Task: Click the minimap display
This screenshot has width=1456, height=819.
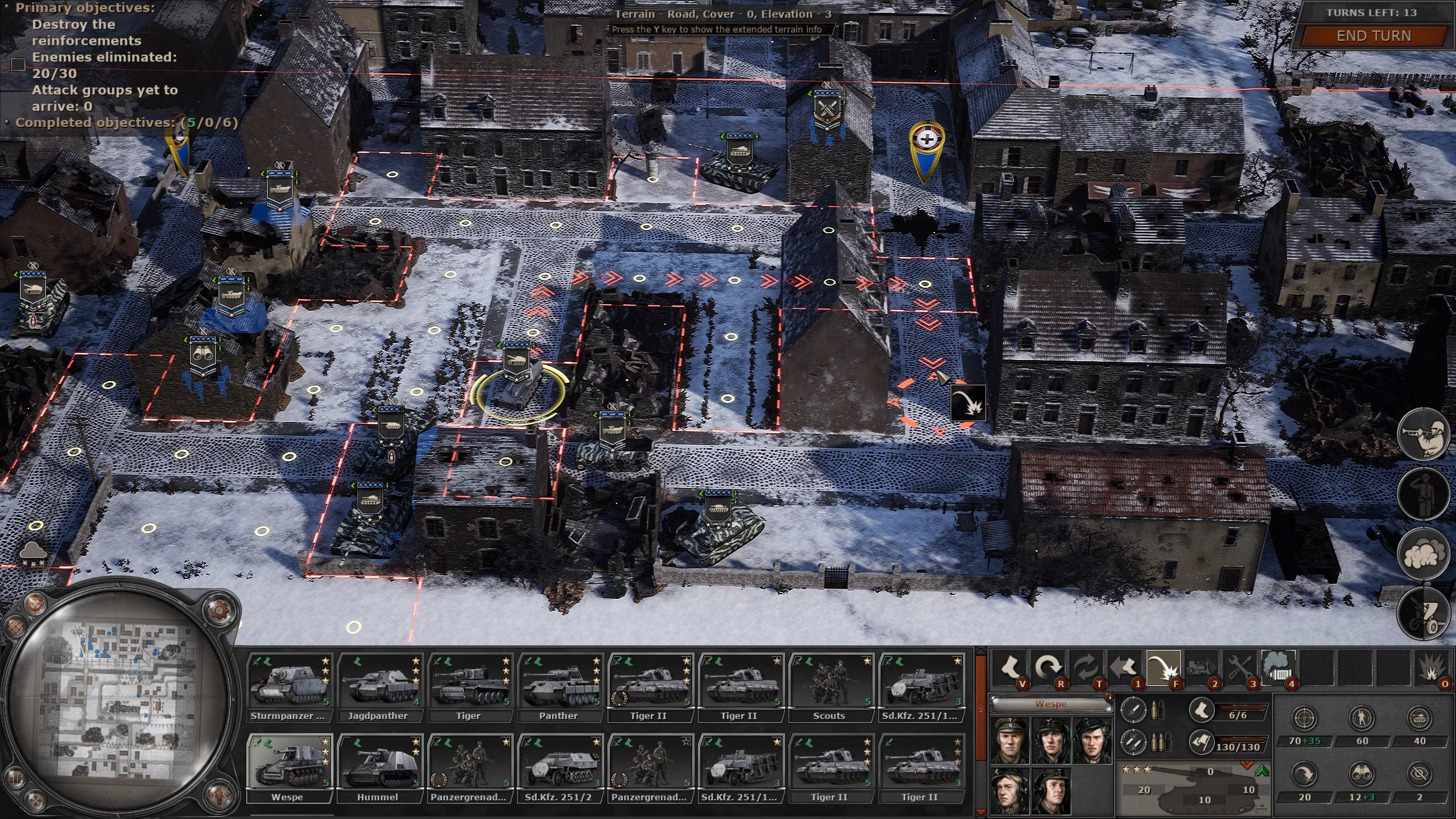Action: (119, 701)
